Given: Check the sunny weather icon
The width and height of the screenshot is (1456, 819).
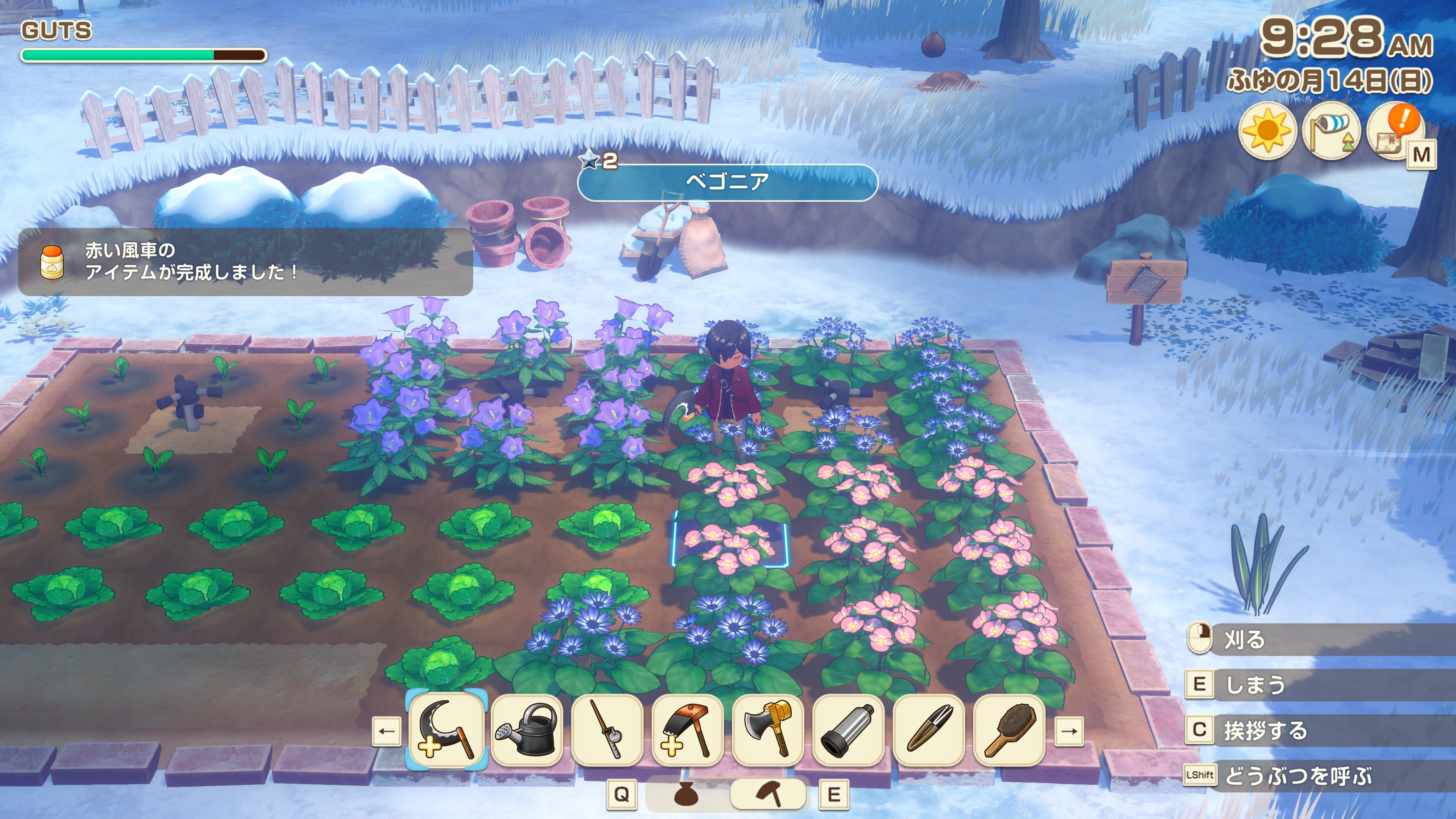Looking at the screenshot, I should point(1267,131).
